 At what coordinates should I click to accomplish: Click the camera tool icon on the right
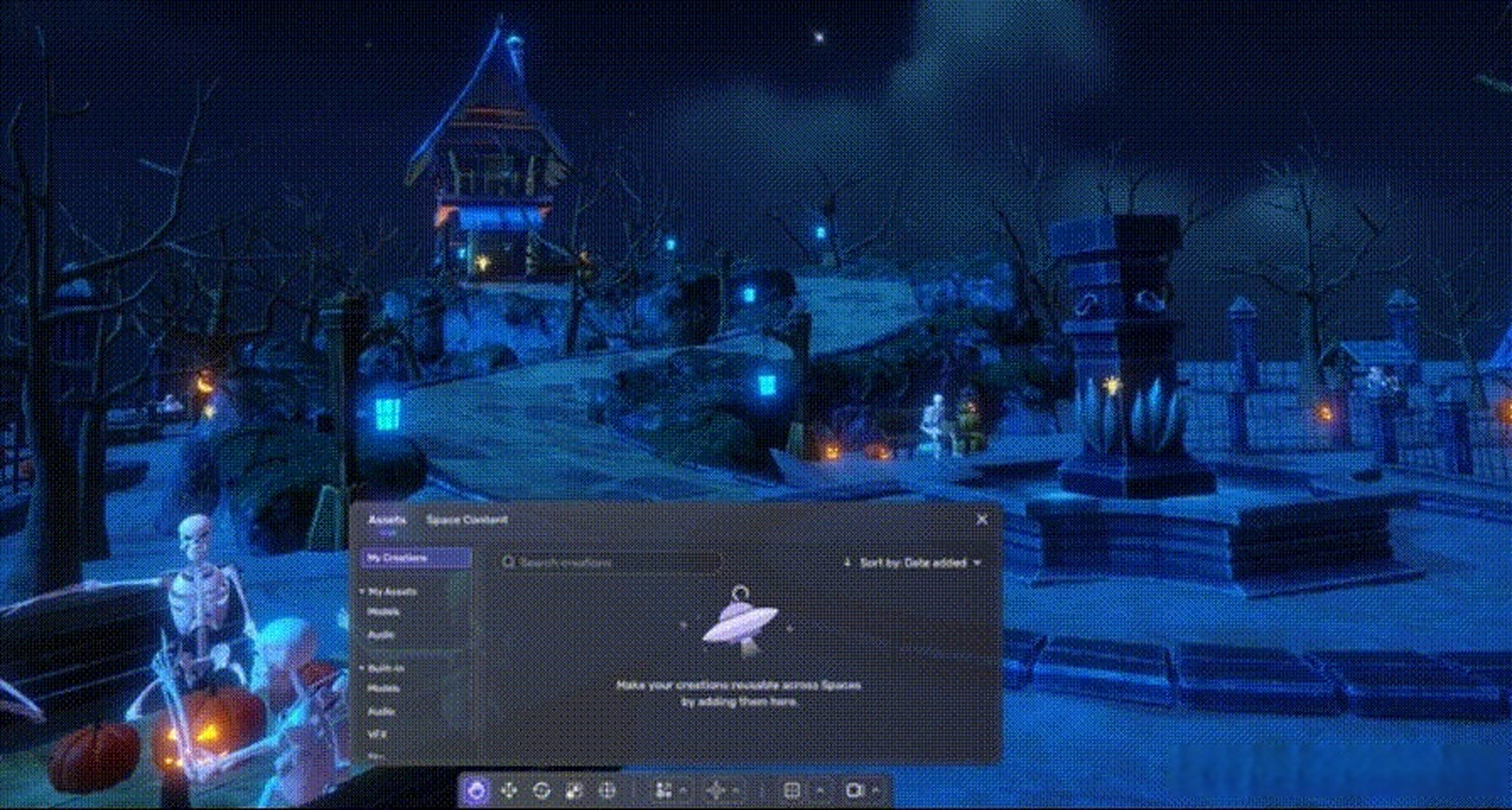854,792
